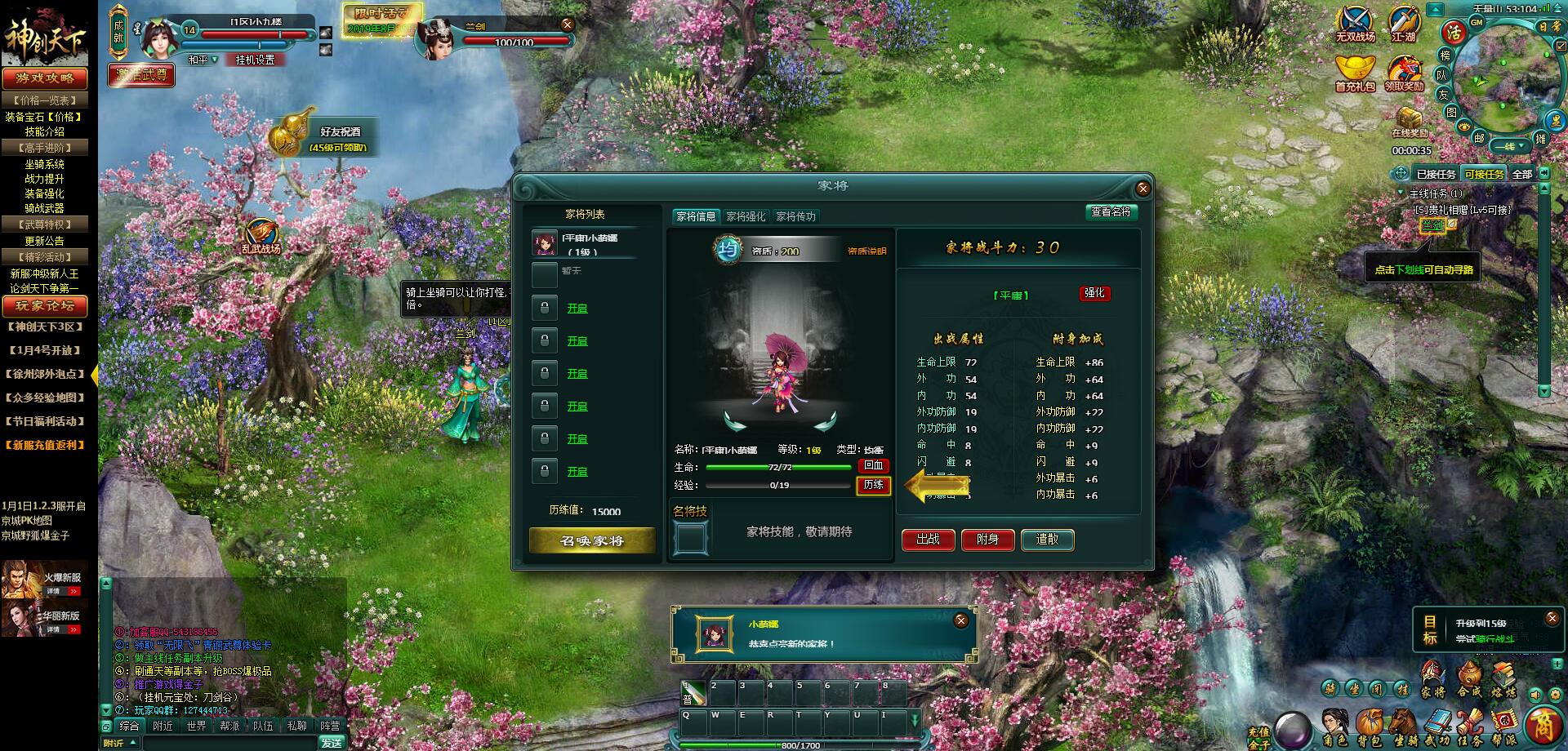1568x751 pixels.
Task: Click the 查看名将 button
Action: (1111, 211)
